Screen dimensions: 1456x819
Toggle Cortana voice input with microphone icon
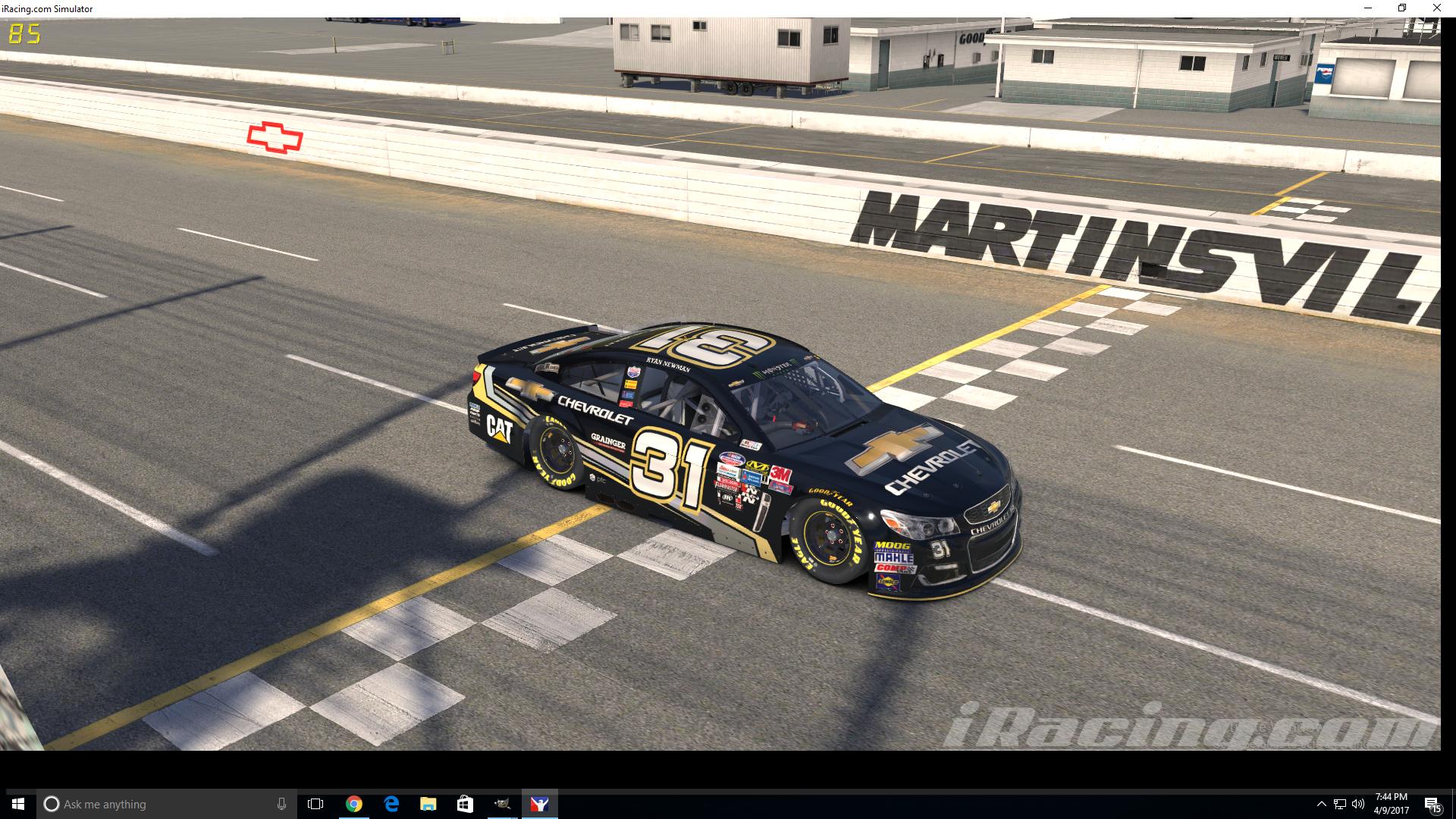281,804
